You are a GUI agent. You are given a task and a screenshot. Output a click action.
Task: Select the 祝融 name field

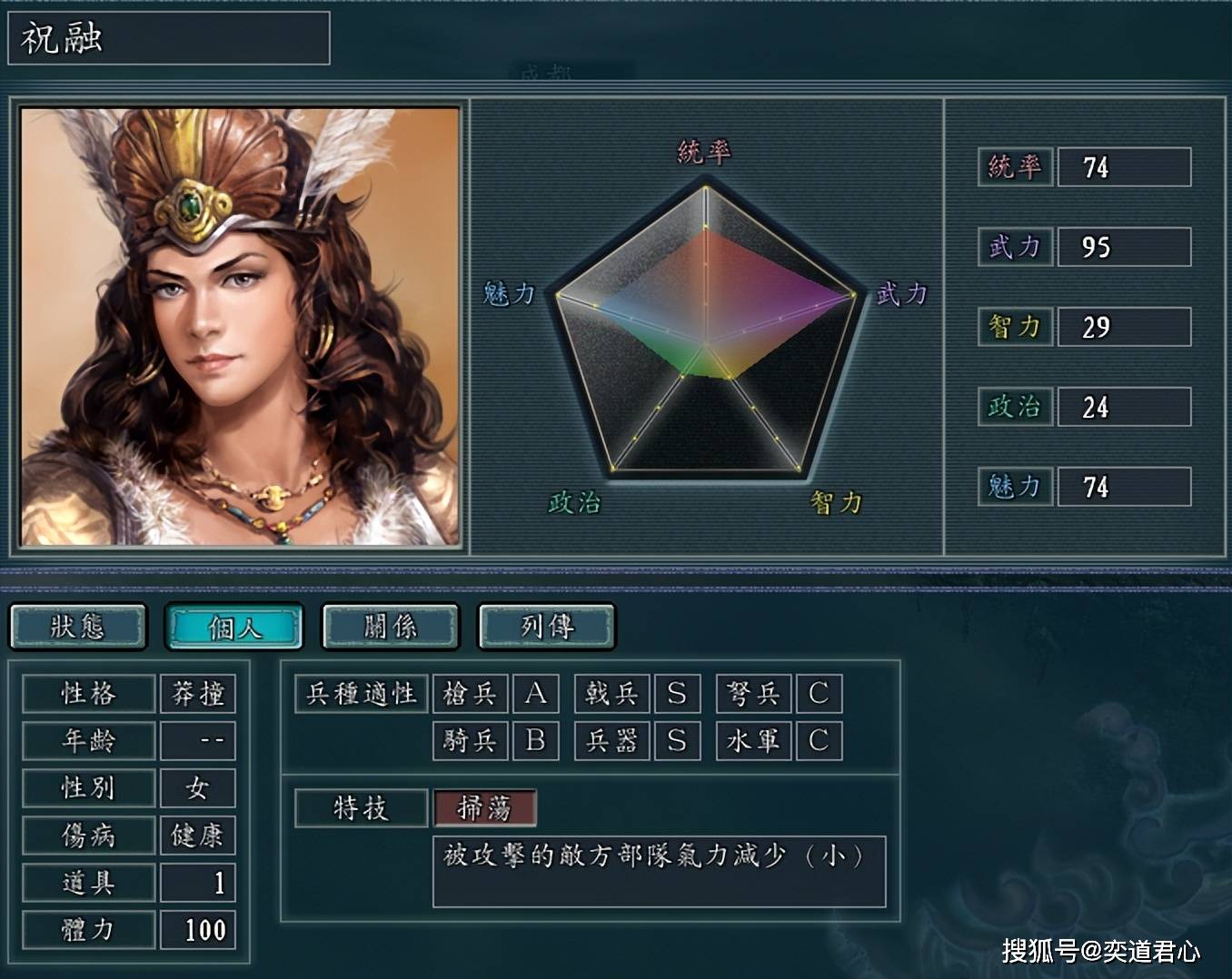pyautogui.click(x=169, y=38)
